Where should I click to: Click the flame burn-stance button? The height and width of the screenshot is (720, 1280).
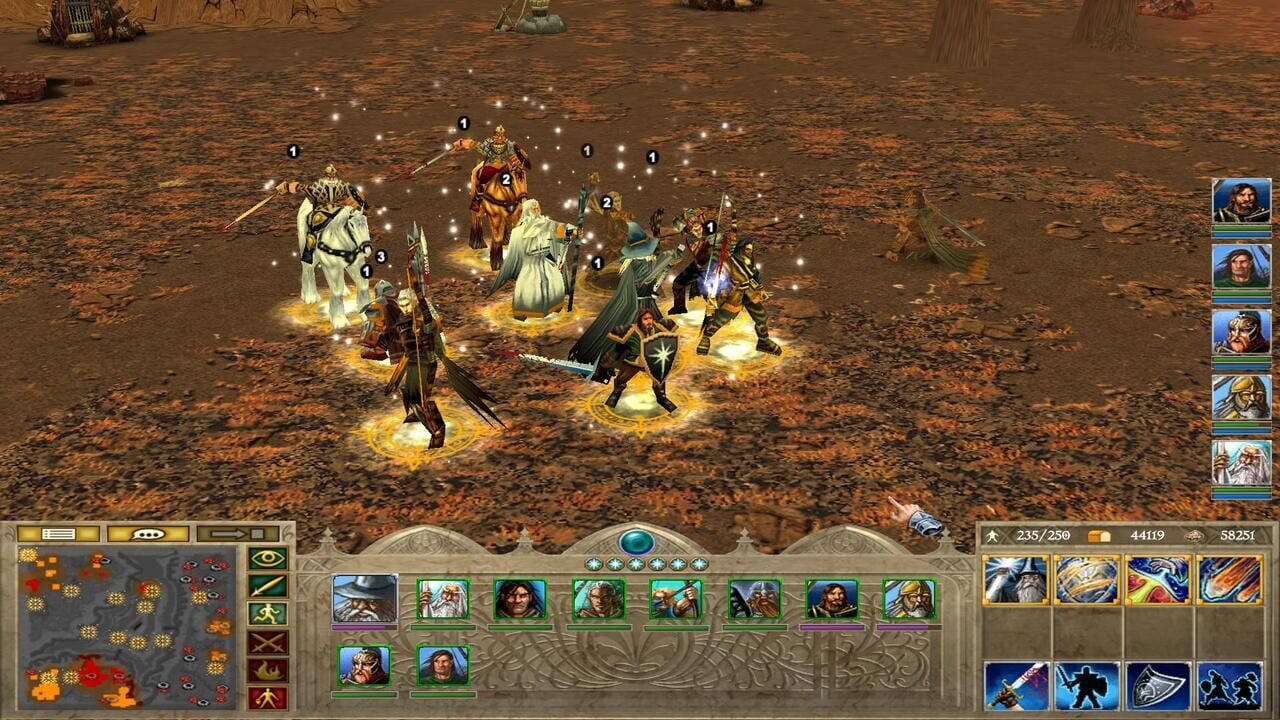pyautogui.click(x=268, y=669)
